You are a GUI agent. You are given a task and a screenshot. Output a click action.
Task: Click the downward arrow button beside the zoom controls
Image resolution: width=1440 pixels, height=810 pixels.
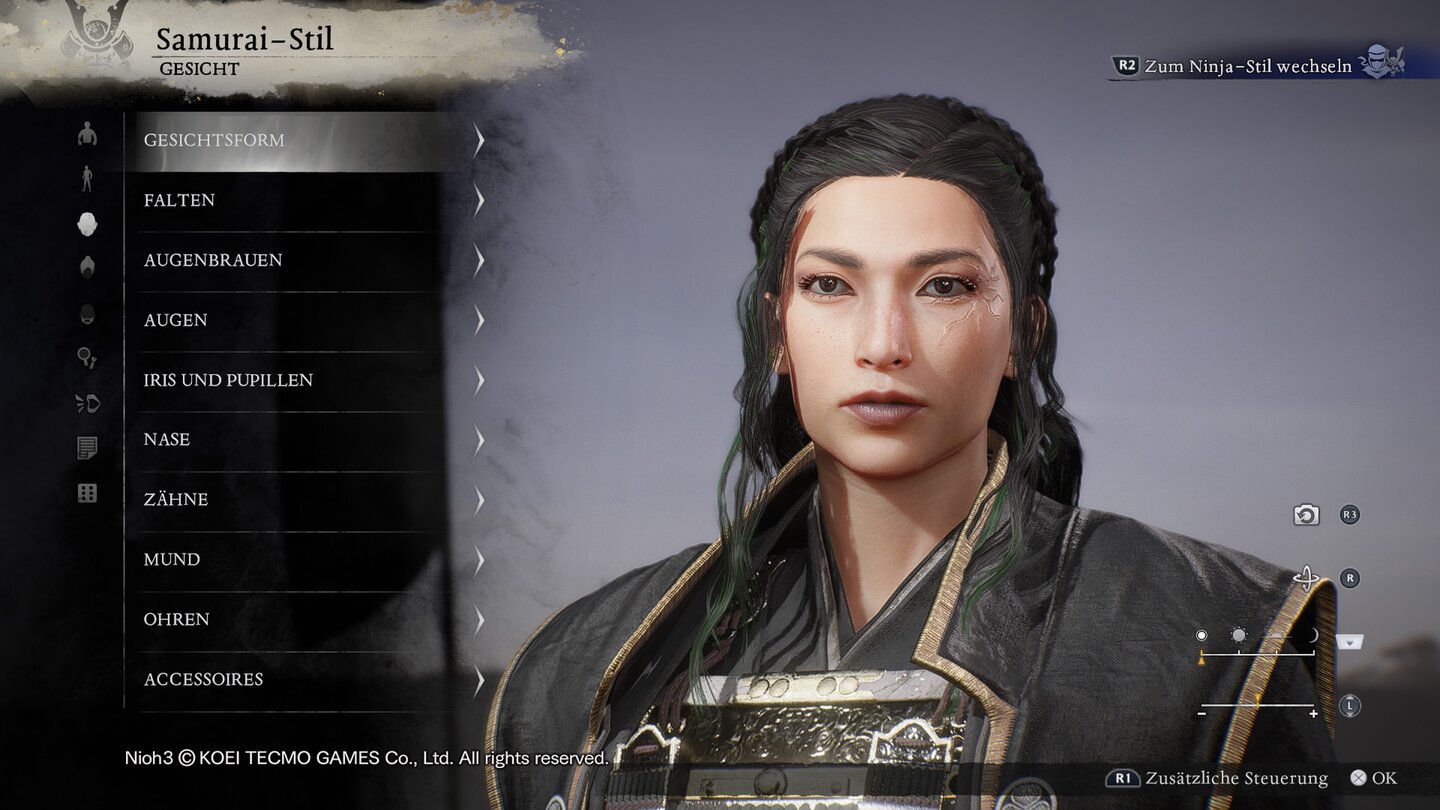[1349, 643]
